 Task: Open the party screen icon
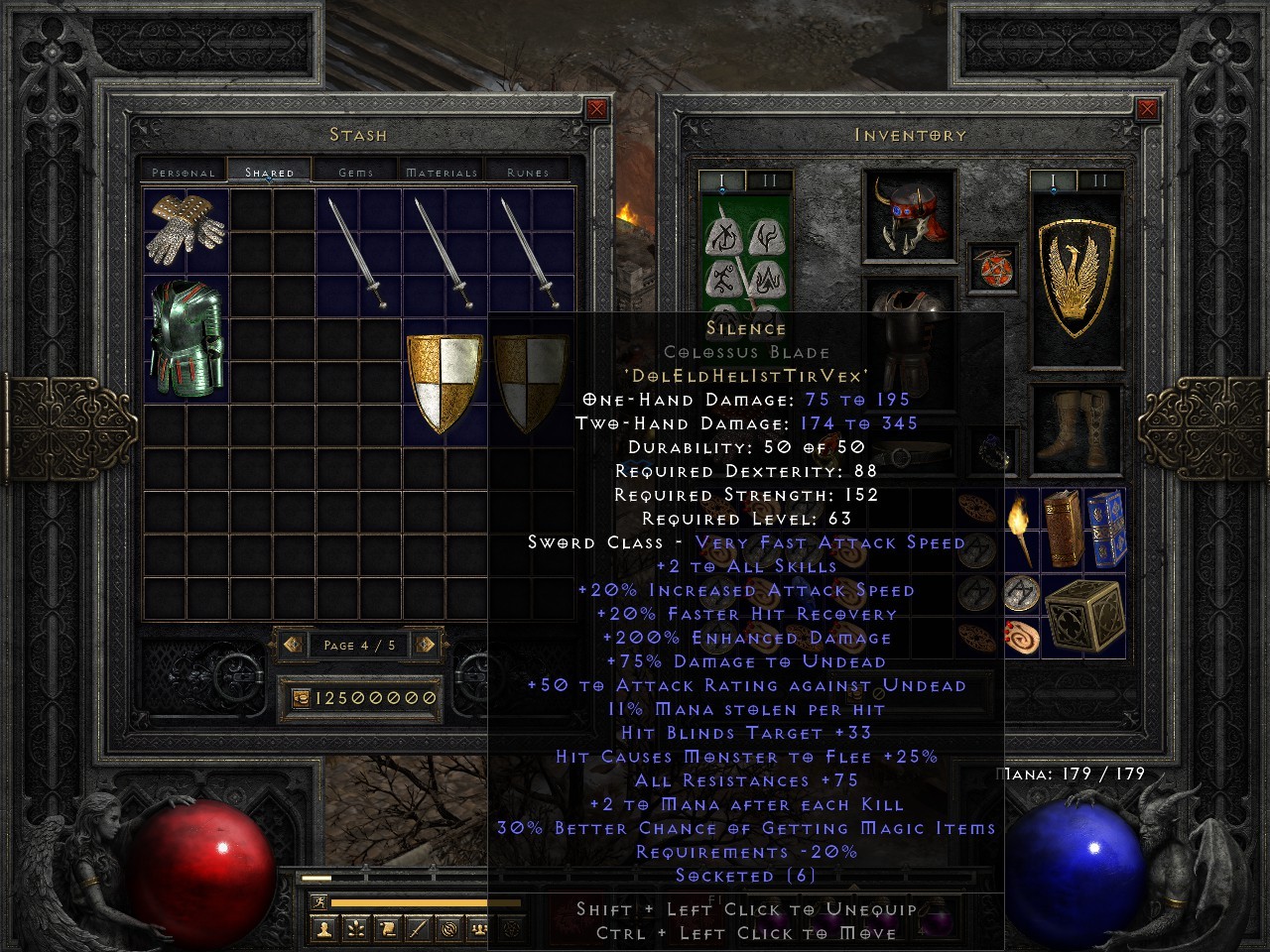(x=480, y=928)
